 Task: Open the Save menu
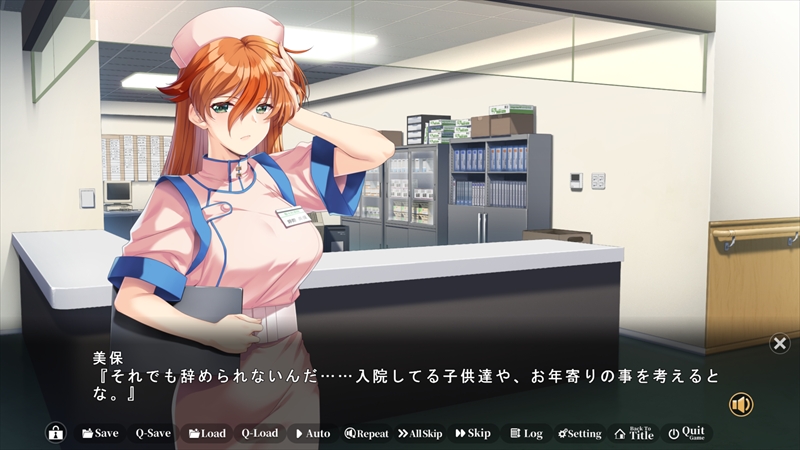[x=100, y=433]
